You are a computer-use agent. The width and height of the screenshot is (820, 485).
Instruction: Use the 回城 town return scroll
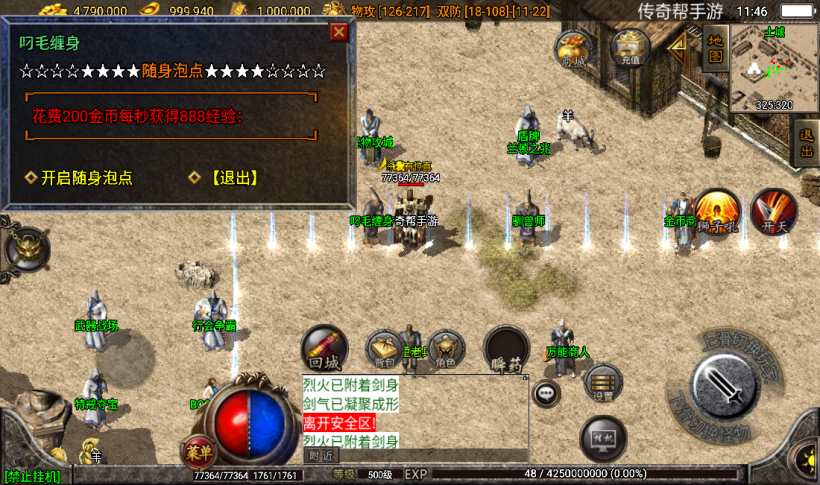click(324, 346)
